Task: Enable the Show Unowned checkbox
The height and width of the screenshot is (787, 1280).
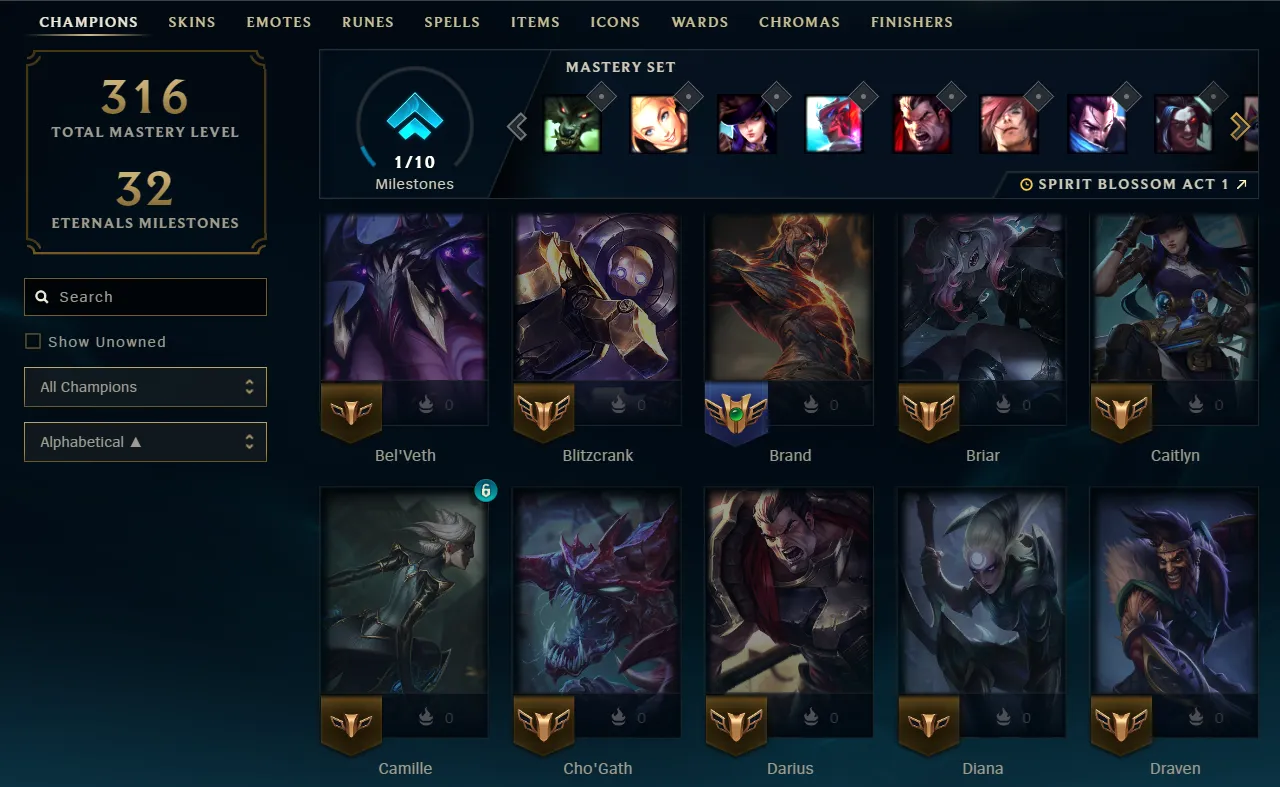Action: pos(33,341)
